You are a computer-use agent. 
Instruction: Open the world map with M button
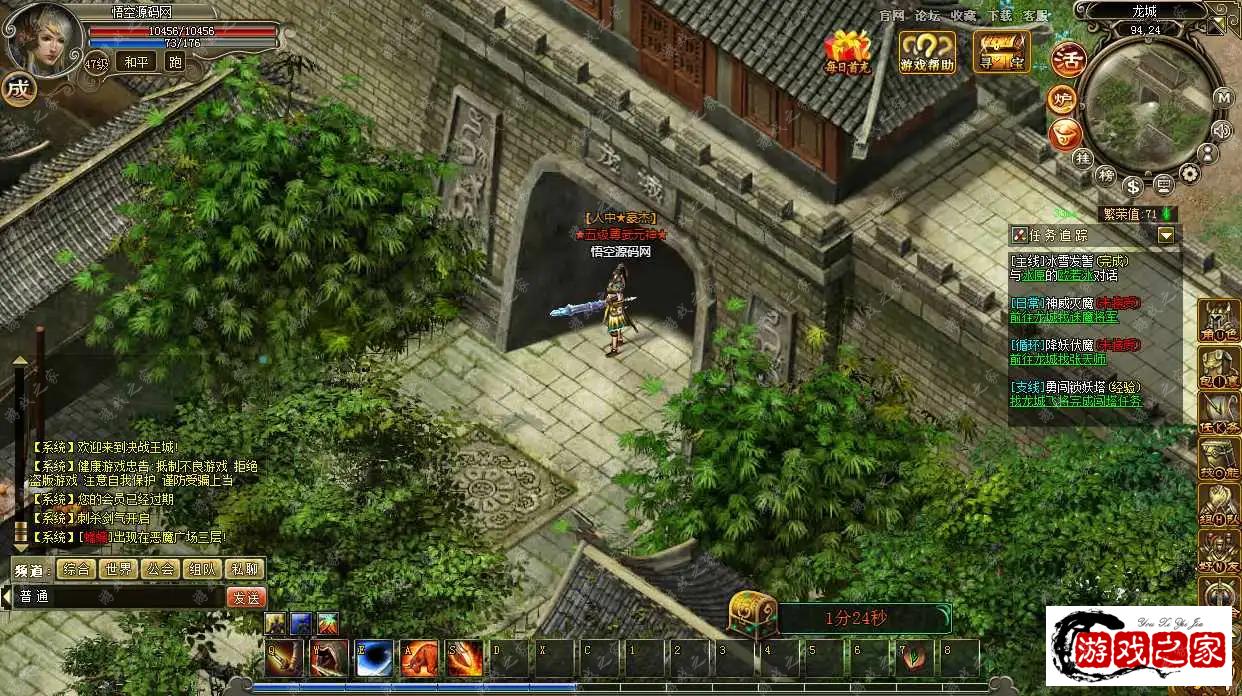[1223, 98]
